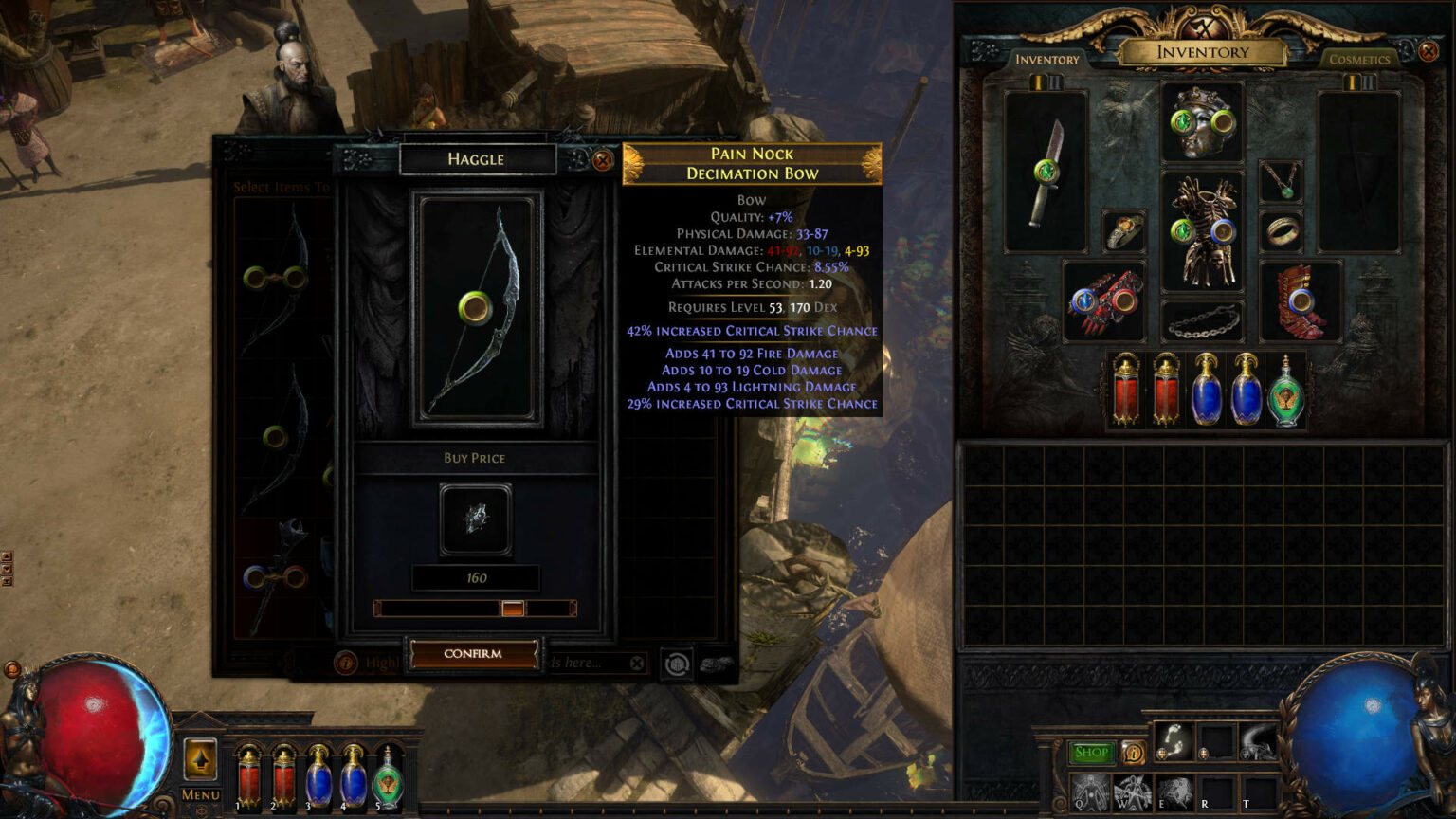Select the skill bound to Q

1090,792
